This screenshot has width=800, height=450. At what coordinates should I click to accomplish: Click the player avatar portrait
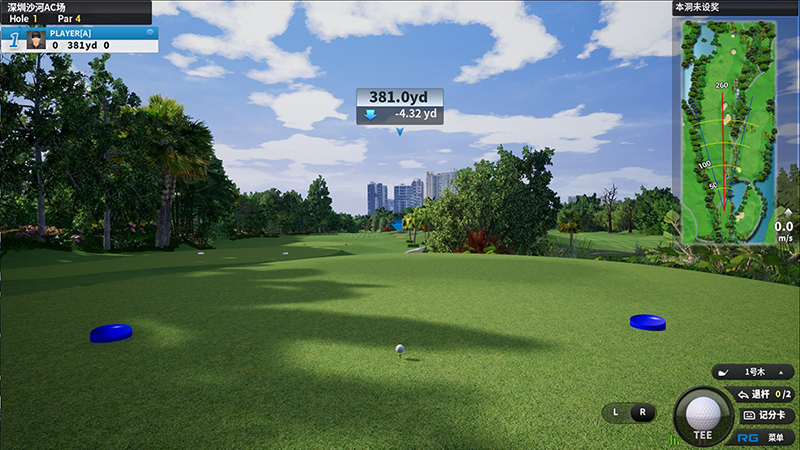37,39
